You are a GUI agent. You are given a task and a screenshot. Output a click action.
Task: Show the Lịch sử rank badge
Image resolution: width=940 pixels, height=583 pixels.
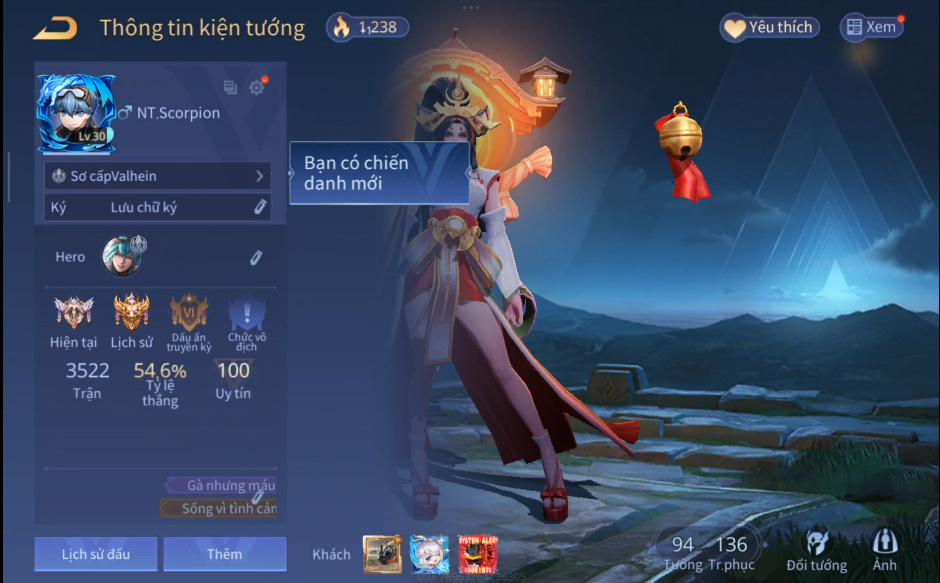coord(131,313)
